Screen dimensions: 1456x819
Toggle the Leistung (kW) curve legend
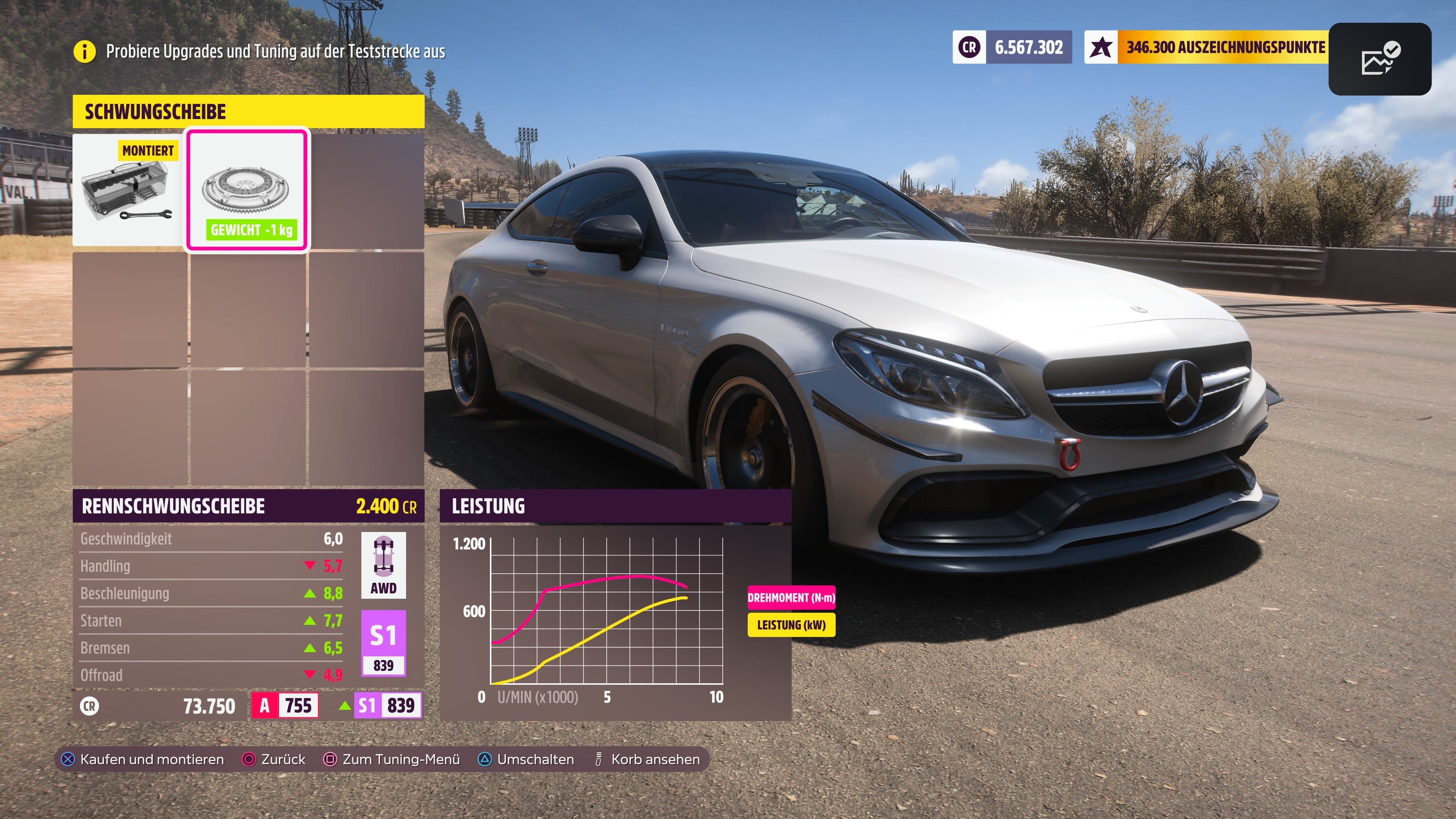pyautogui.click(x=791, y=625)
